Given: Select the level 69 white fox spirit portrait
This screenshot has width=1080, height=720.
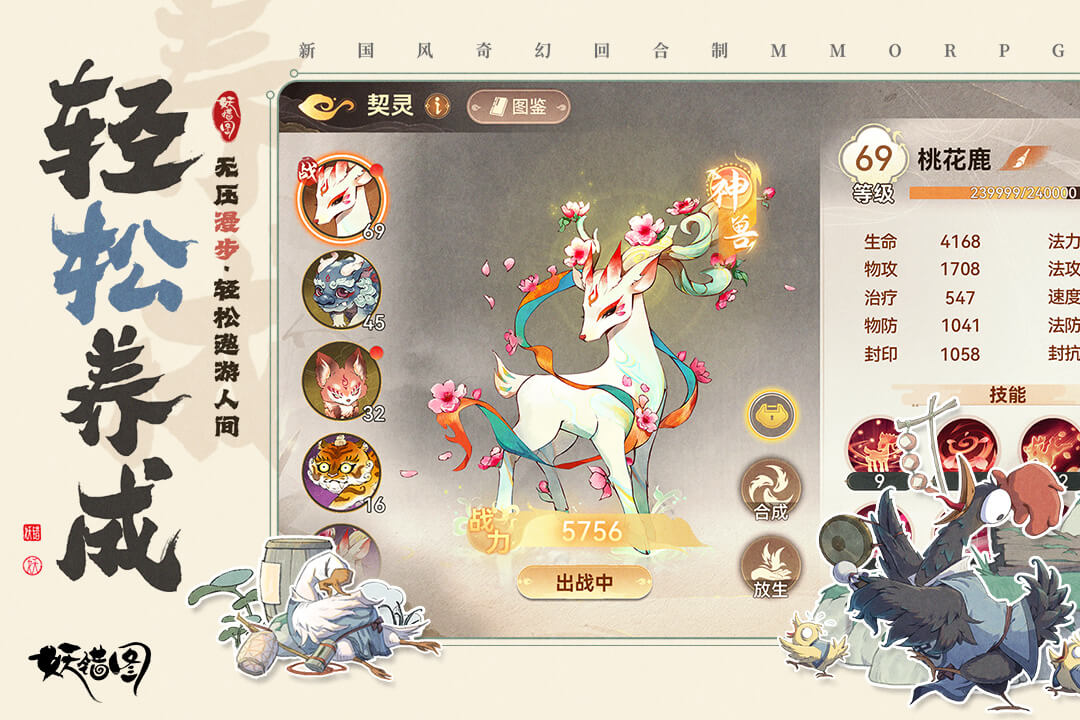Looking at the screenshot, I should pyautogui.click(x=340, y=197).
